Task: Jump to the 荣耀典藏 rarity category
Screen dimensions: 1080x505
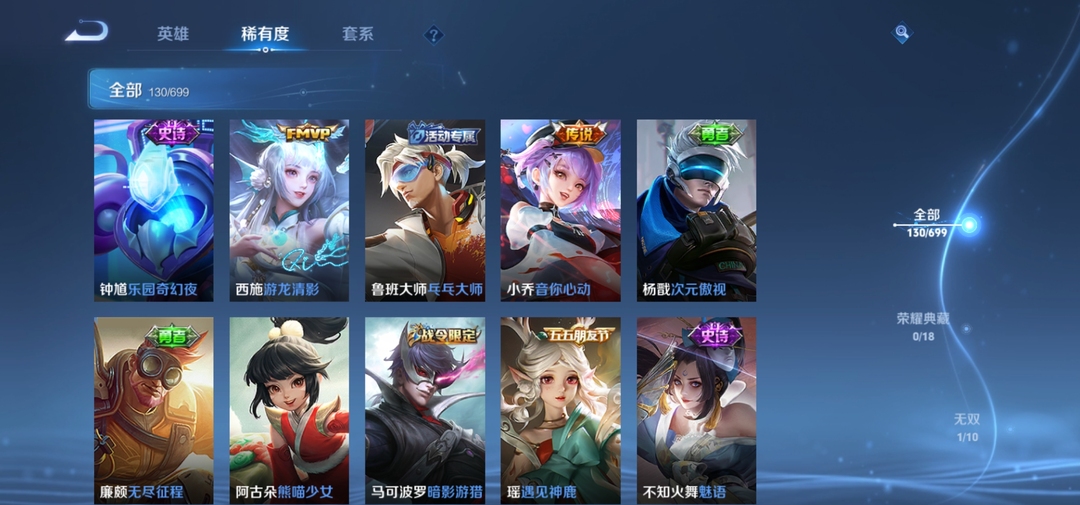Action: pos(922,326)
